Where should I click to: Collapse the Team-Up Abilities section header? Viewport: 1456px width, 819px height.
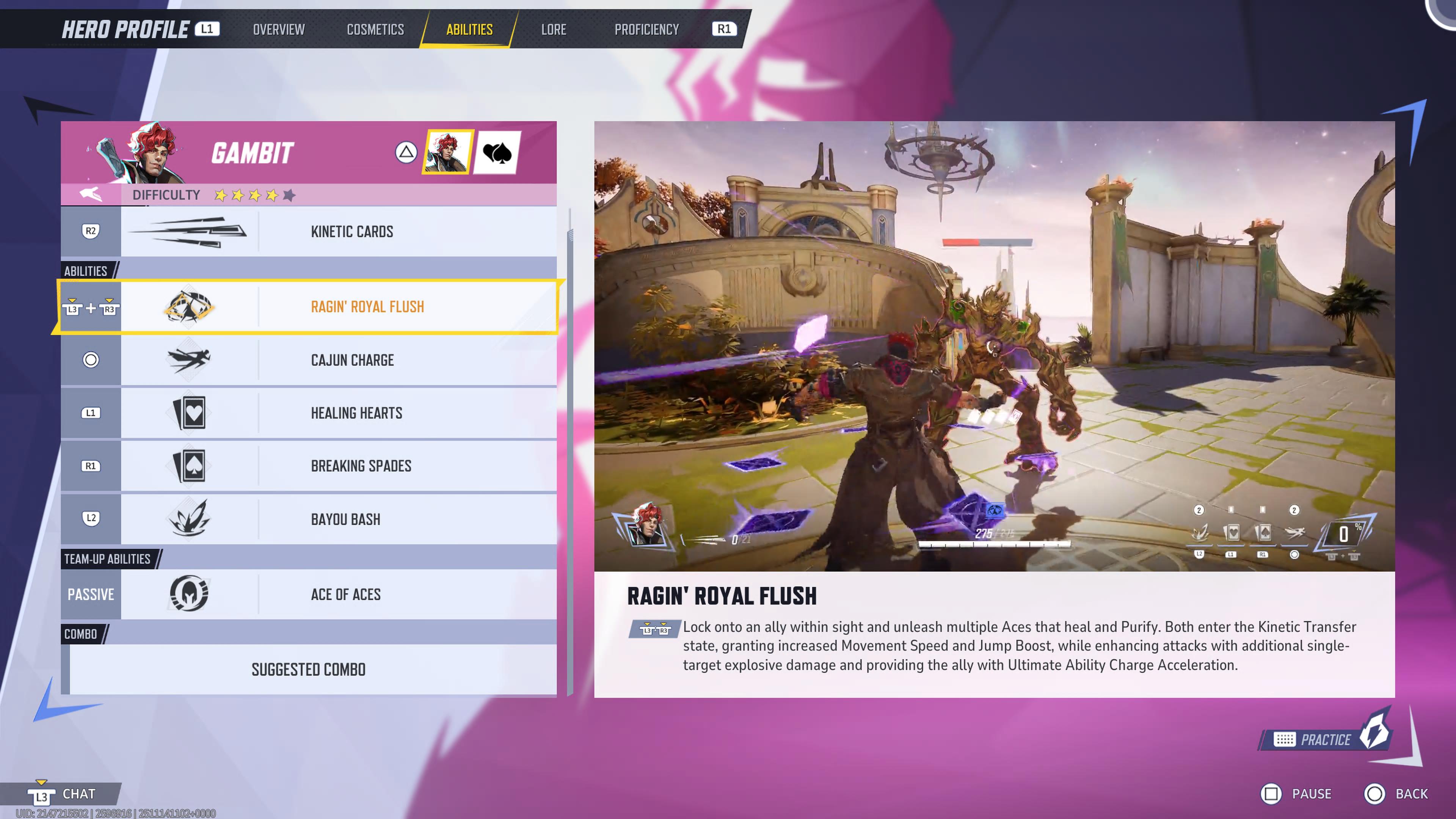click(107, 559)
